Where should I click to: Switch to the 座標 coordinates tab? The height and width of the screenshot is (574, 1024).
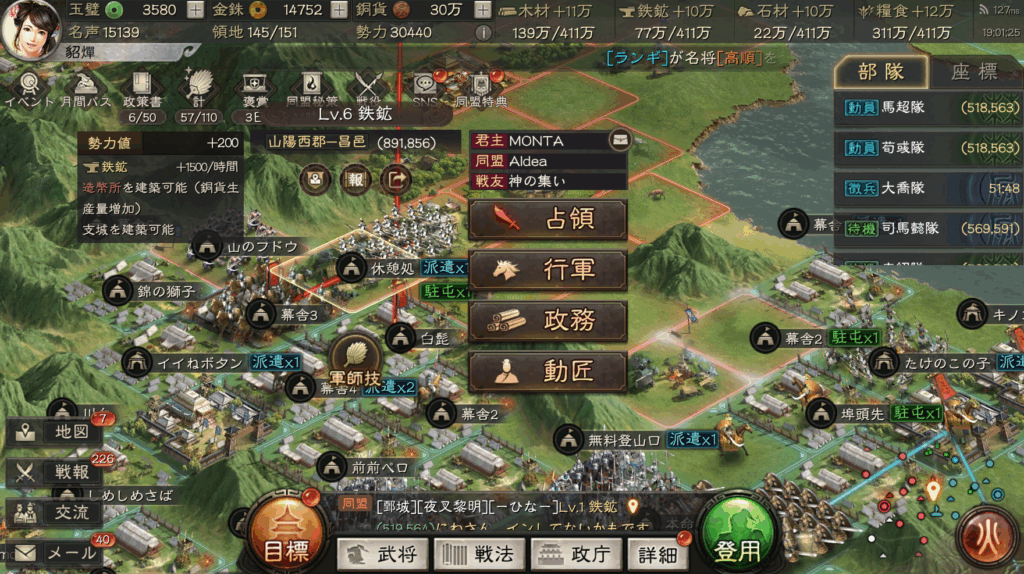pos(973,72)
